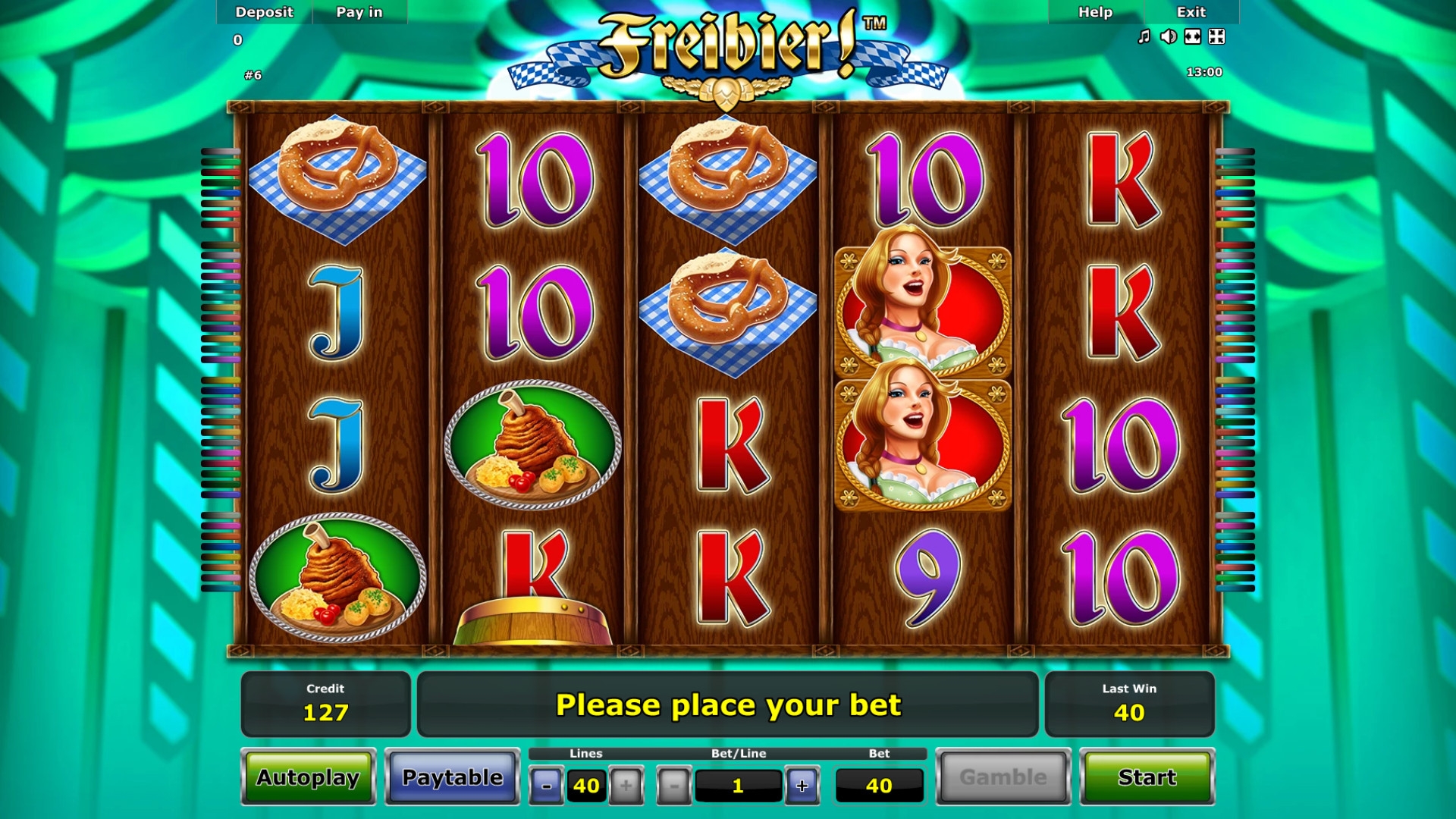Start Autoplay spins
The image size is (1456, 819).
pyautogui.click(x=308, y=777)
